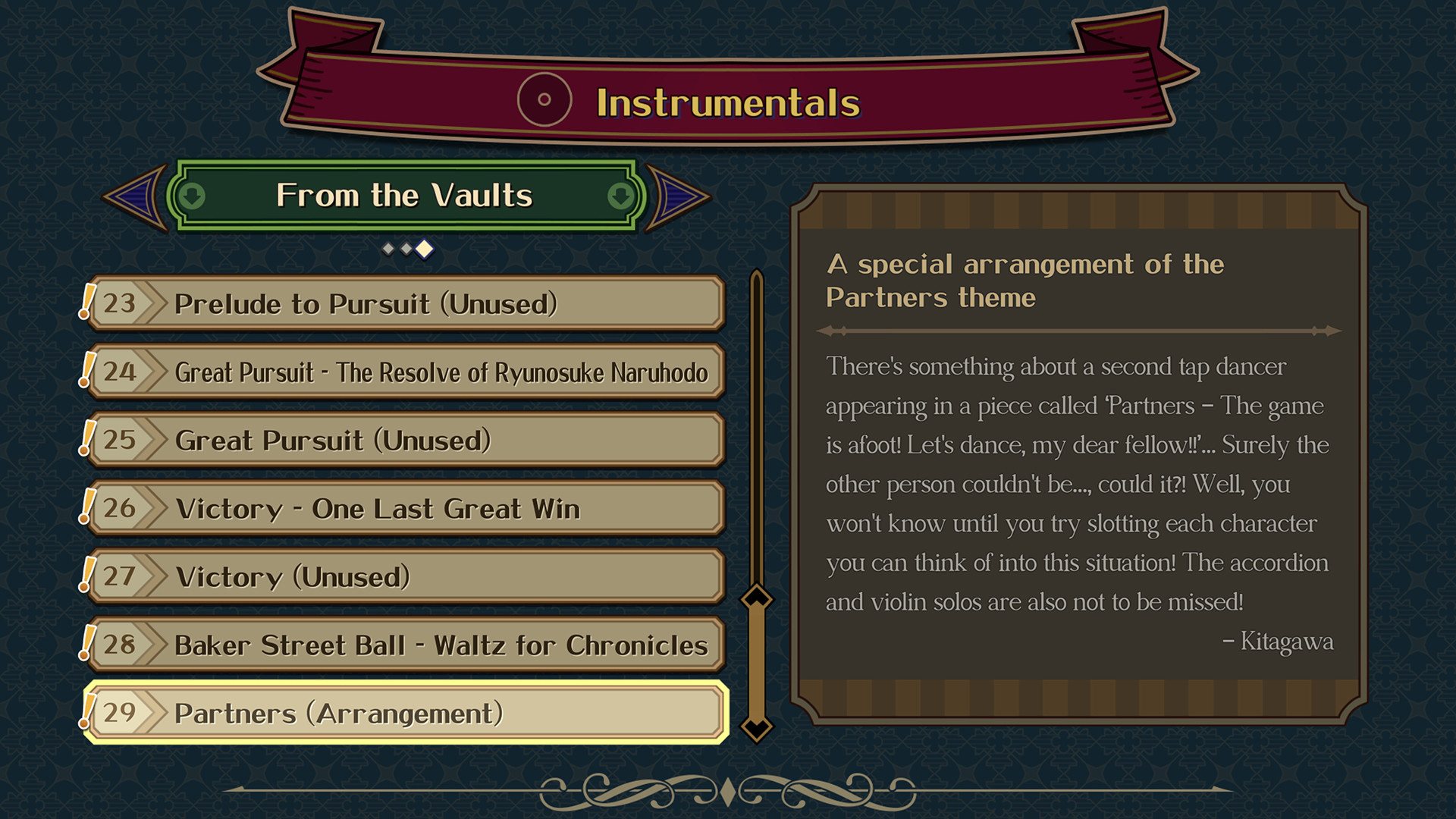Click the down arrow on the track list scrollbar
This screenshot has height=819, width=1456.
click(x=756, y=726)
